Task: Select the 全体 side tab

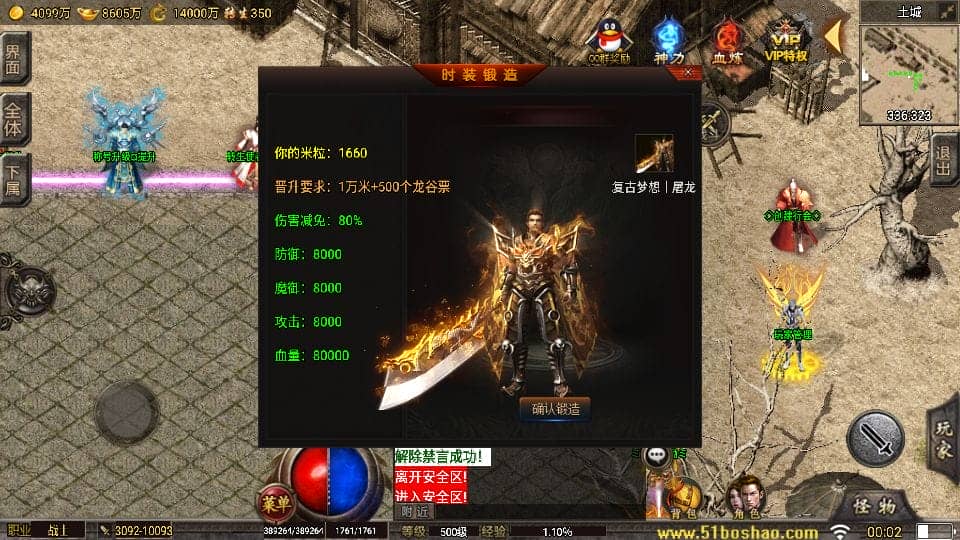Action: [x=14, y=118]
